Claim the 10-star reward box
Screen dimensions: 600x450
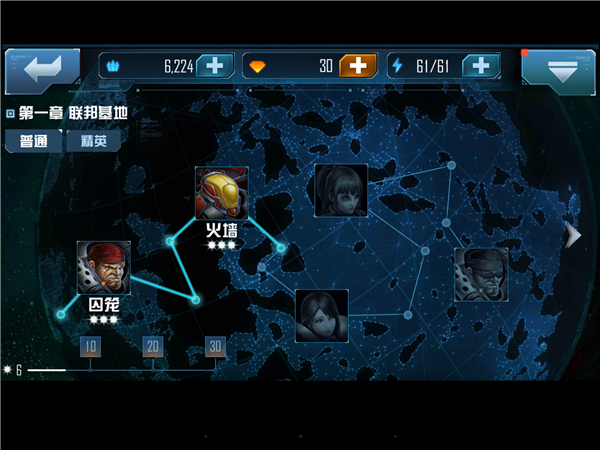click(x=90, y=346)
